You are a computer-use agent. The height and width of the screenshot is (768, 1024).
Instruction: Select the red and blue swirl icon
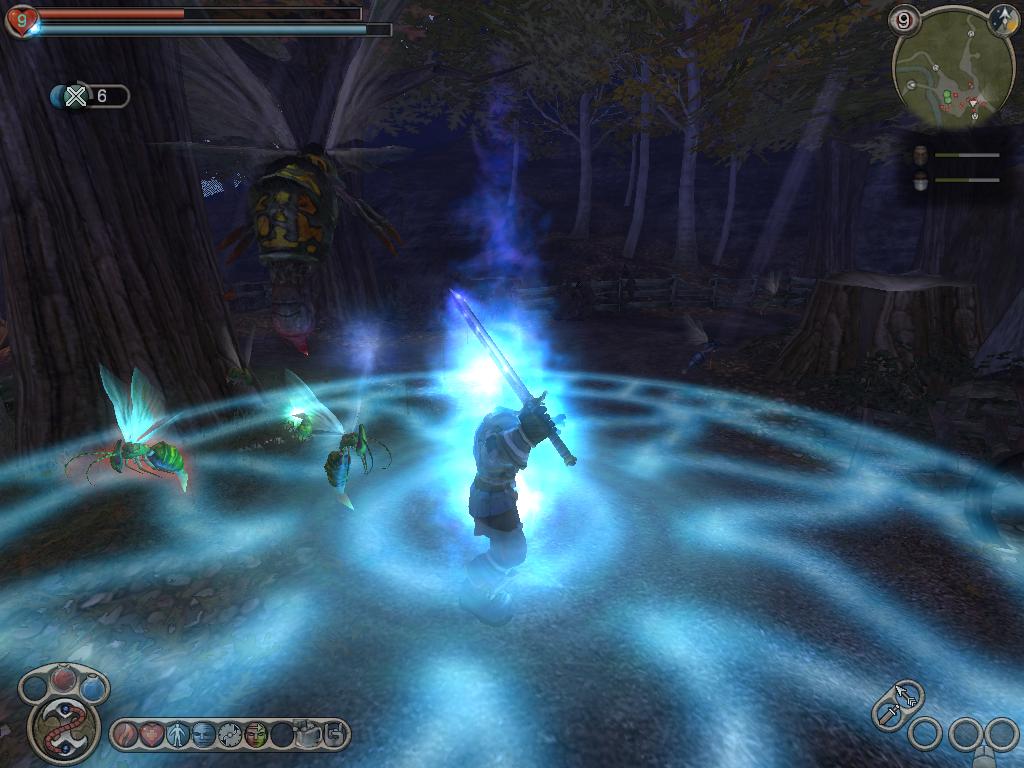click(125, 735)
